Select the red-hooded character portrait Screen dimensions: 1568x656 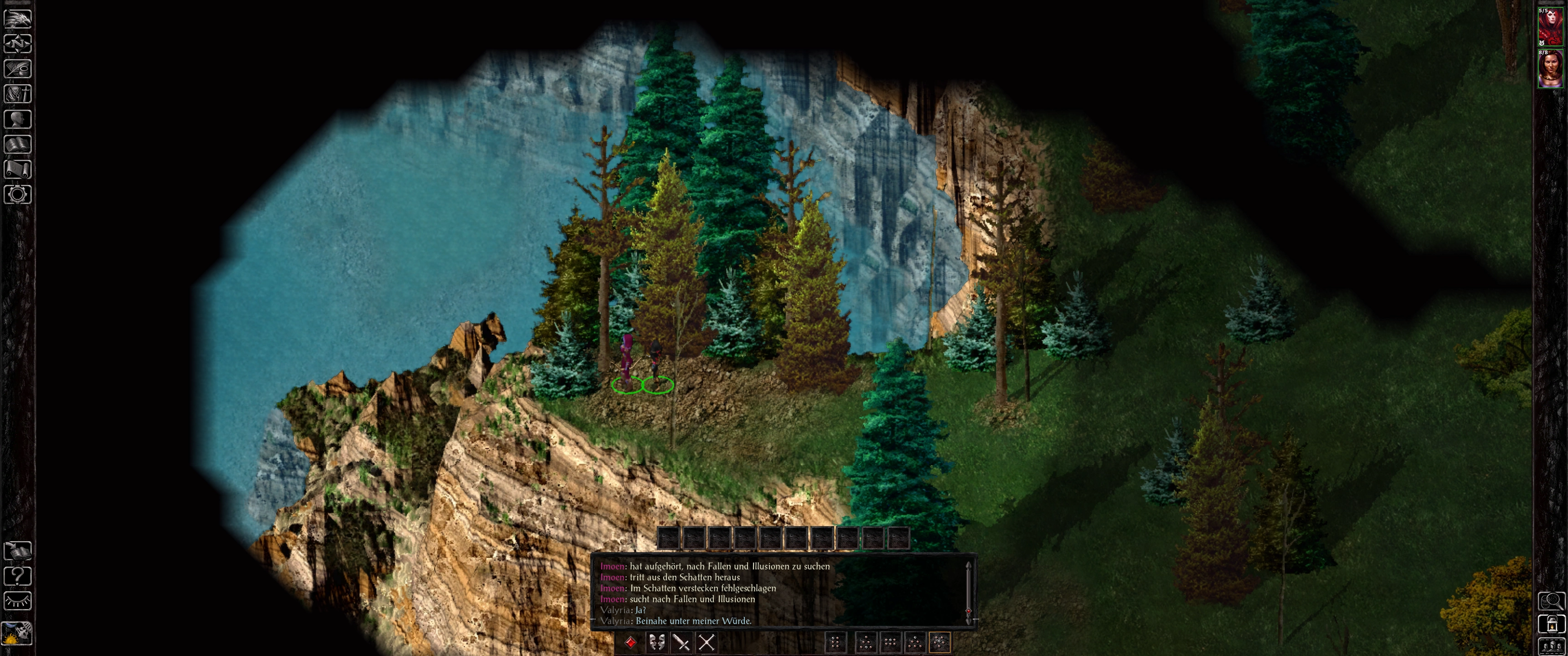click(x=1550, y=26)
